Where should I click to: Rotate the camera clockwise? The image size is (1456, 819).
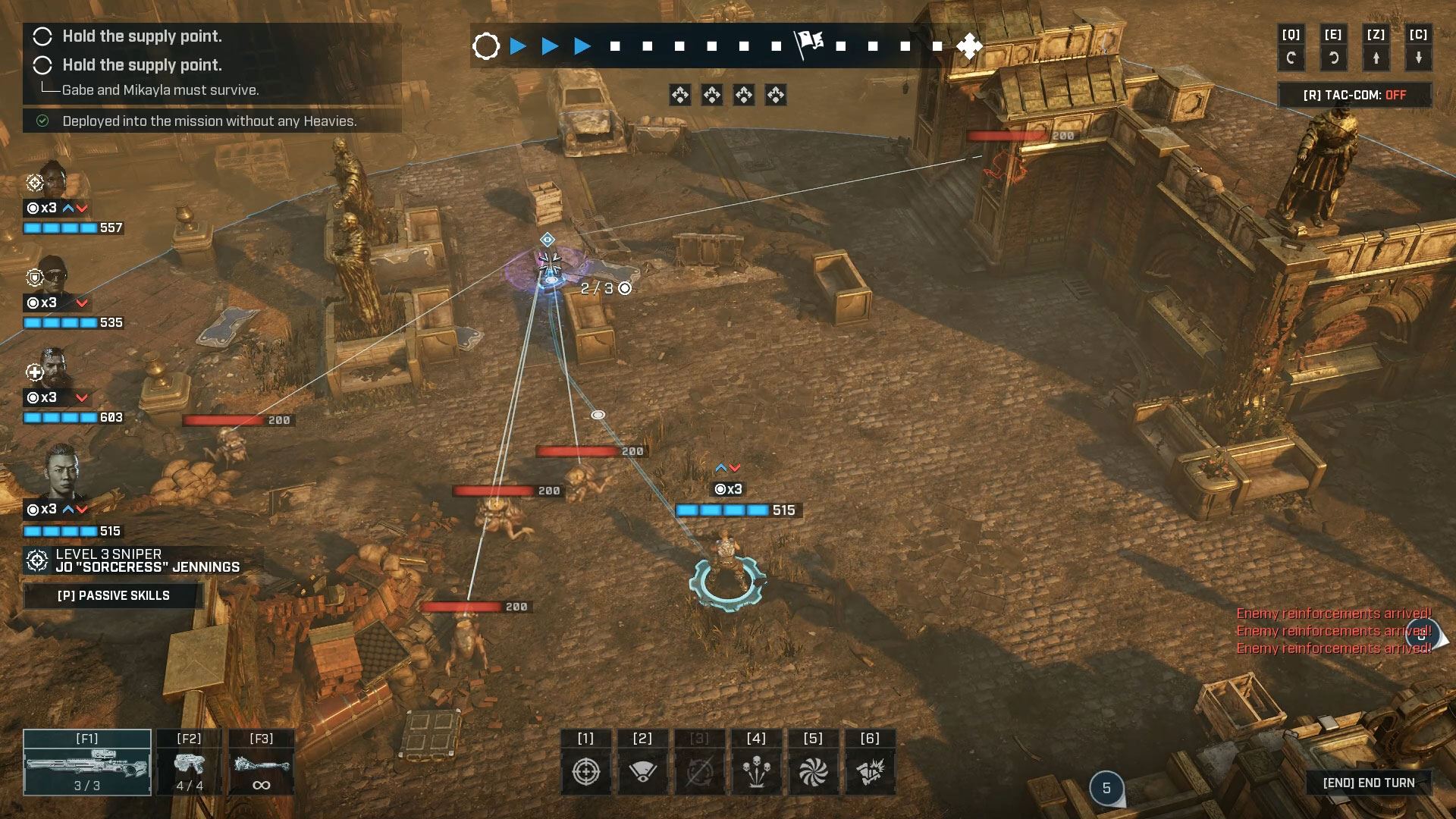click(x=1291, y=57)
